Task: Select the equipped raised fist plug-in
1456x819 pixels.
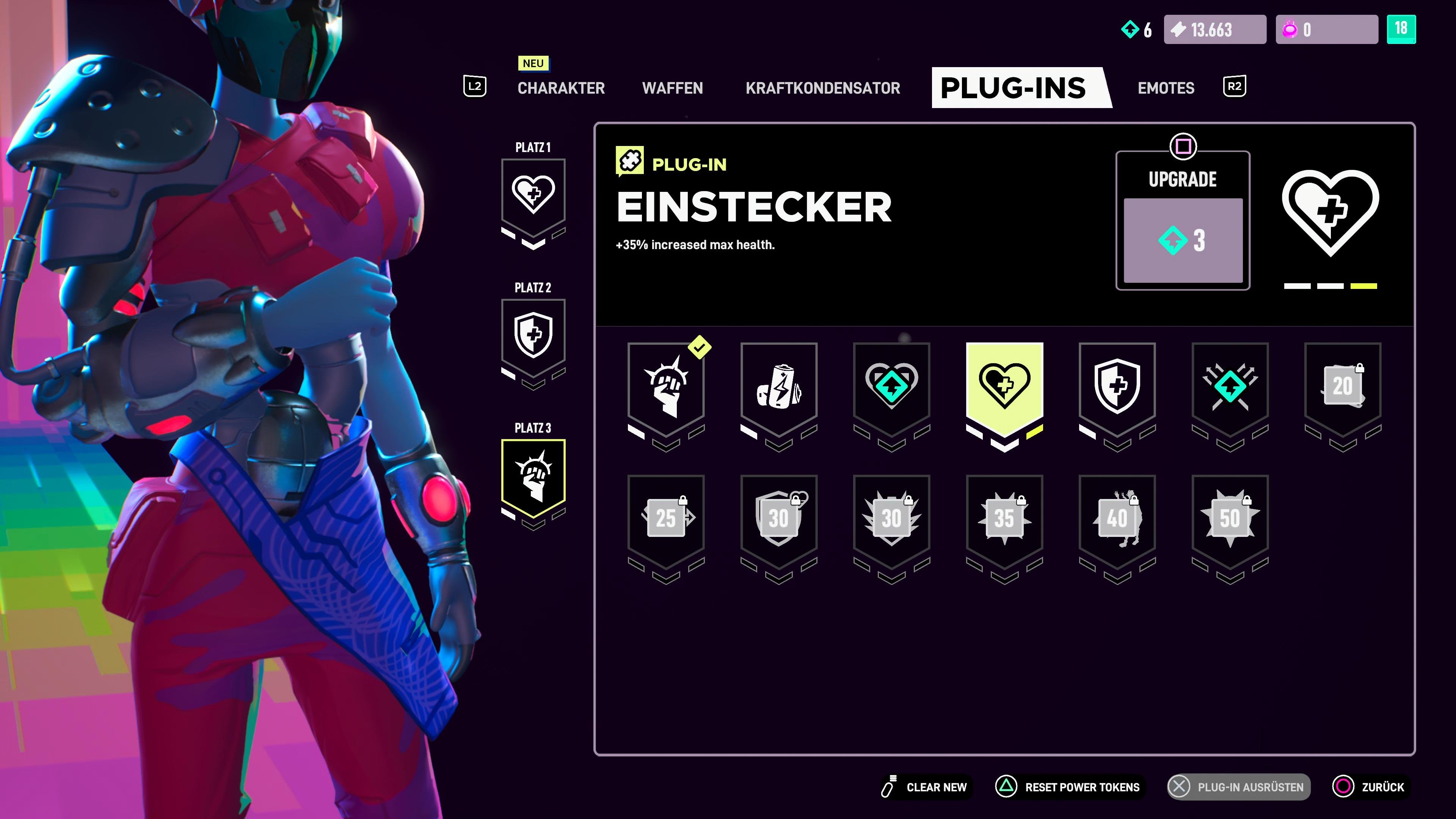Action: (x=666, y=388)
